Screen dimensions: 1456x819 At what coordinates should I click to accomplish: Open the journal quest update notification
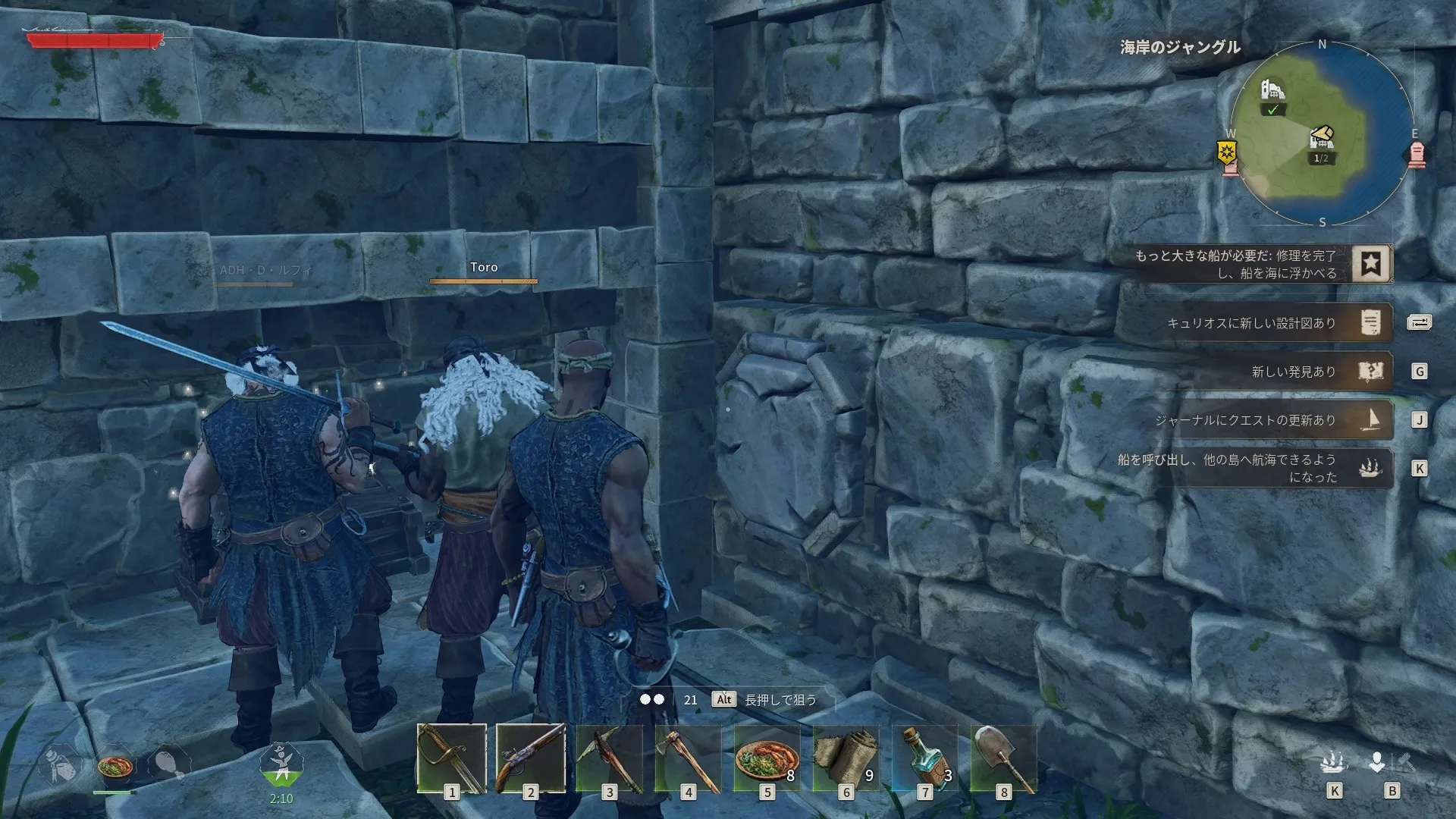coord(1370,420)
